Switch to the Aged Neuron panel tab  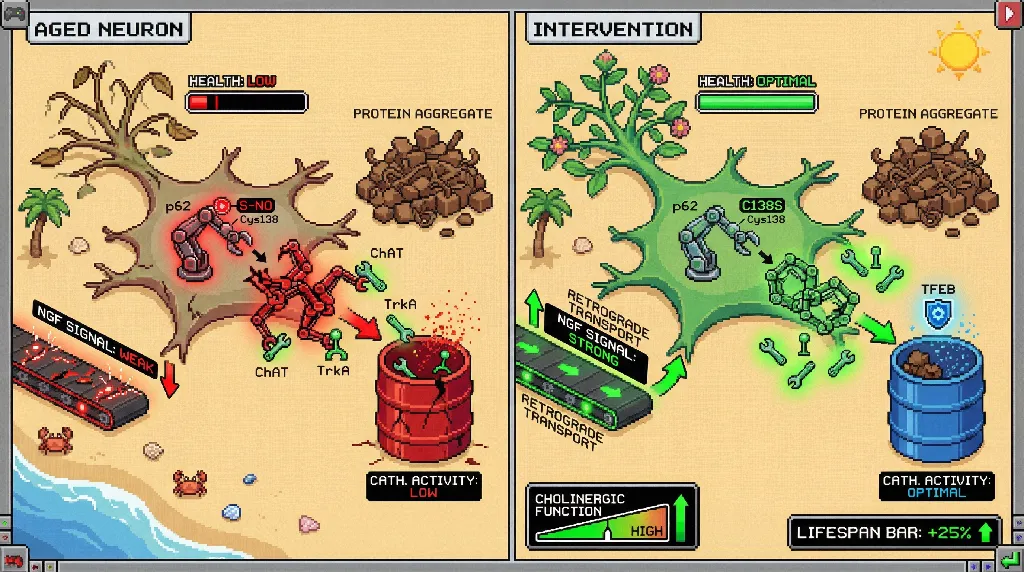(109, 28)
